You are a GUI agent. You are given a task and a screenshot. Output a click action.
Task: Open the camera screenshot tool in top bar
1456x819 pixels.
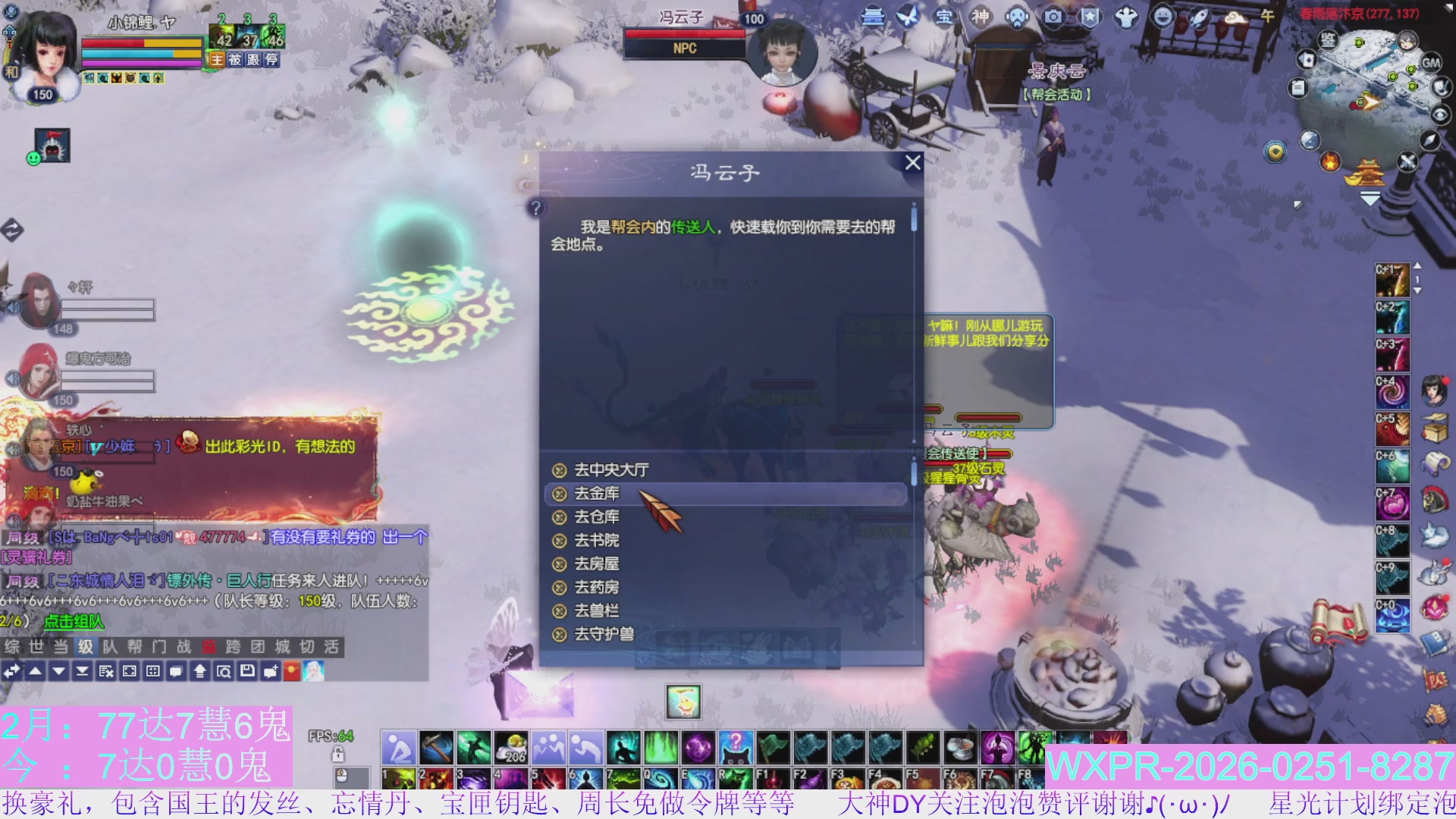point(1053,17)
